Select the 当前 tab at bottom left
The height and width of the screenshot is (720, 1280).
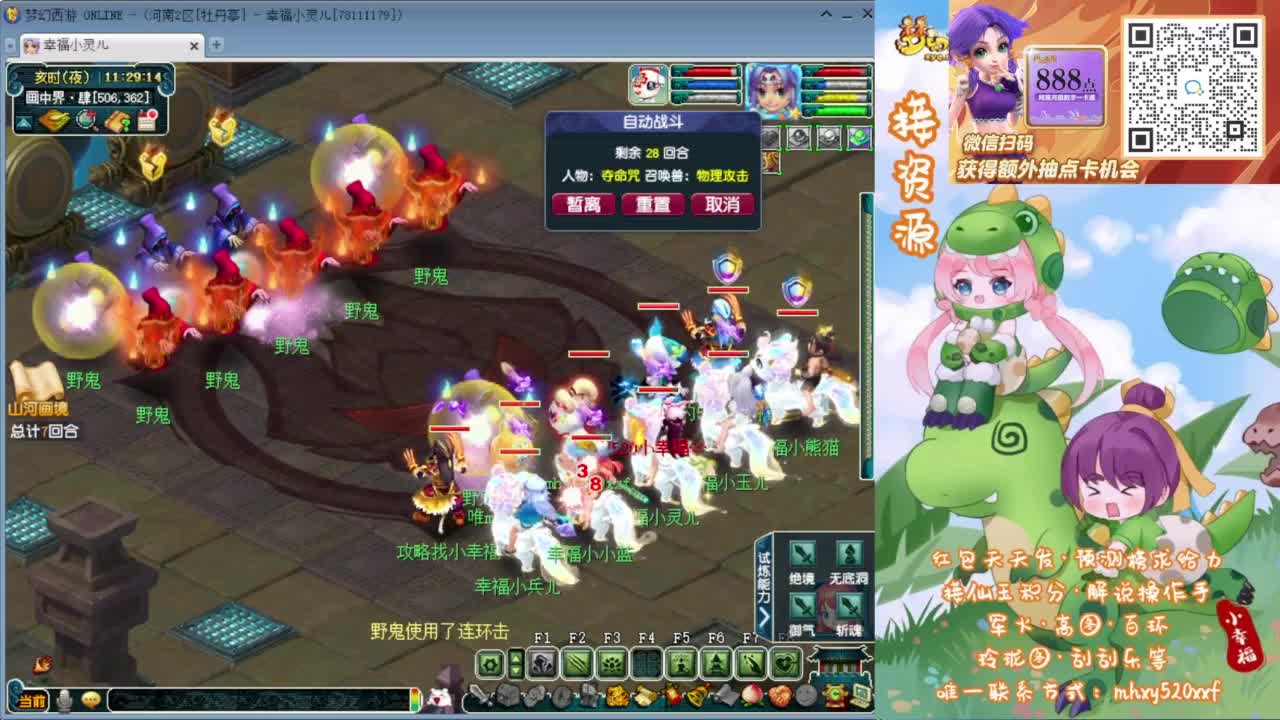pos(32,700)
